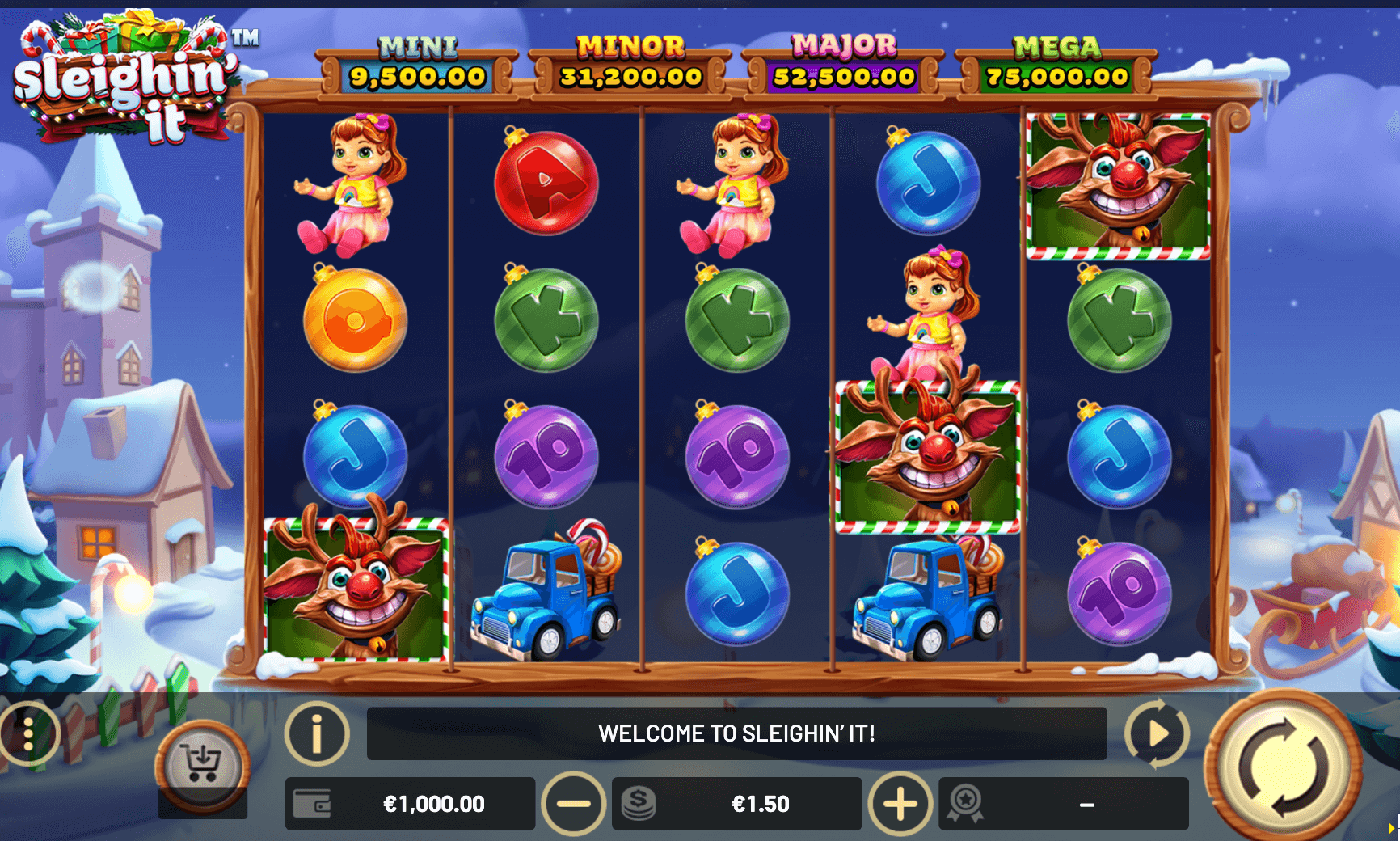
Task: Click the €1.50 bet amount field
Action: [x=737, y=804]
